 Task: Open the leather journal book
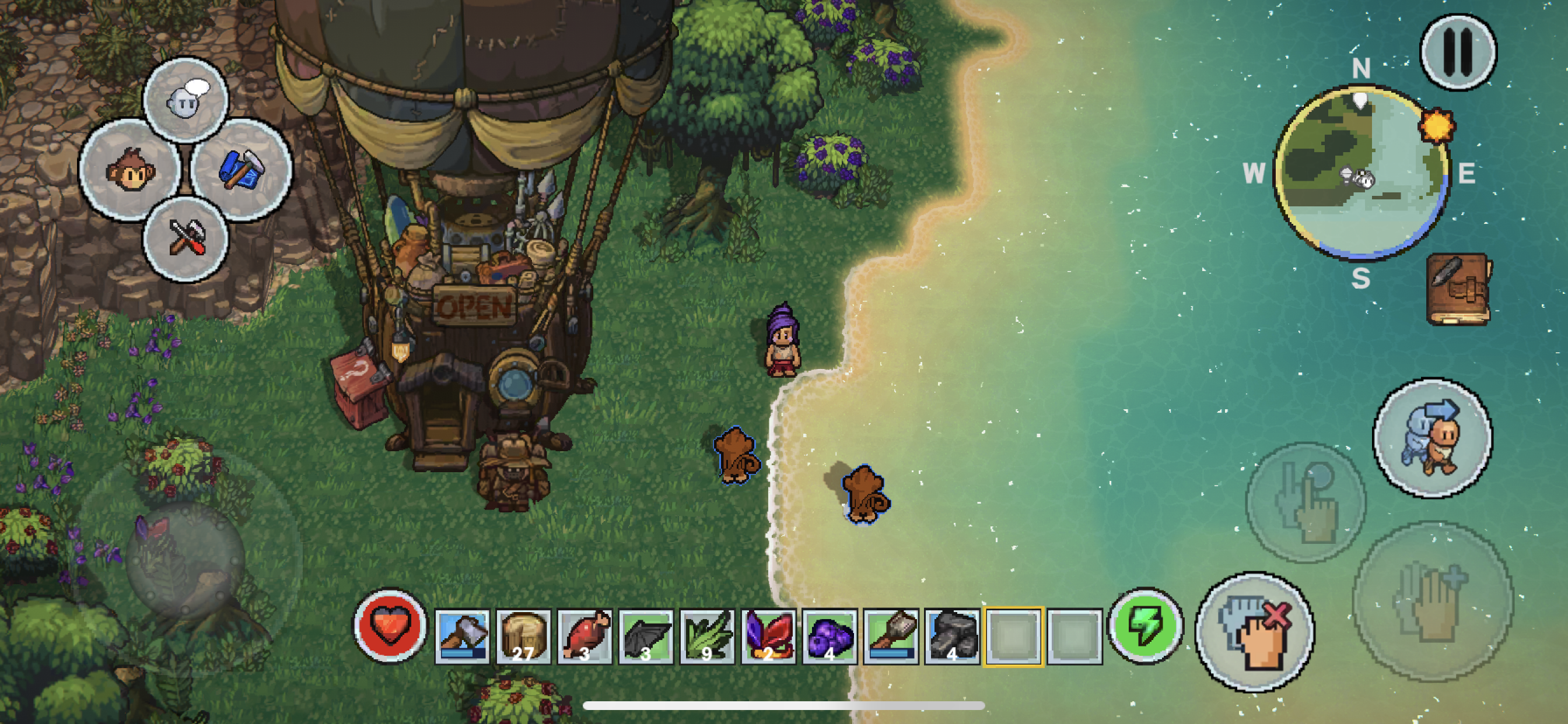click(1458, 289)
